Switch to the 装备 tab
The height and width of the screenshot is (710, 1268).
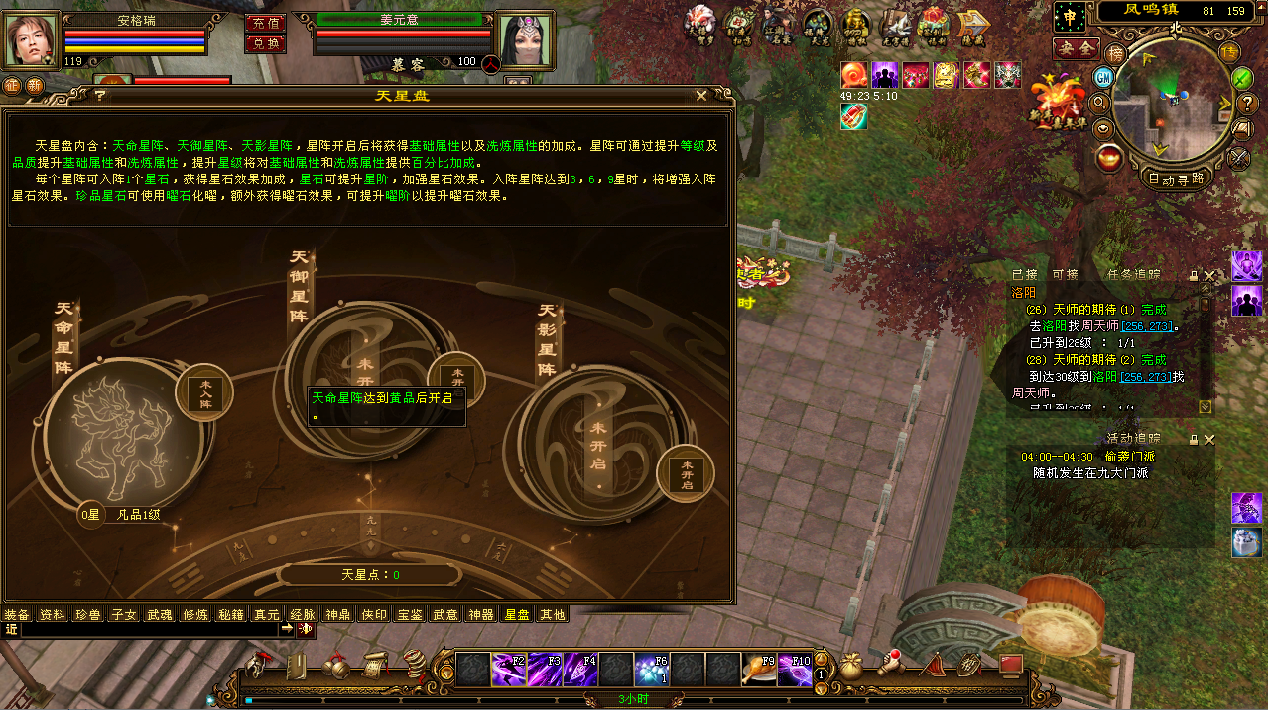coord(17,614)
